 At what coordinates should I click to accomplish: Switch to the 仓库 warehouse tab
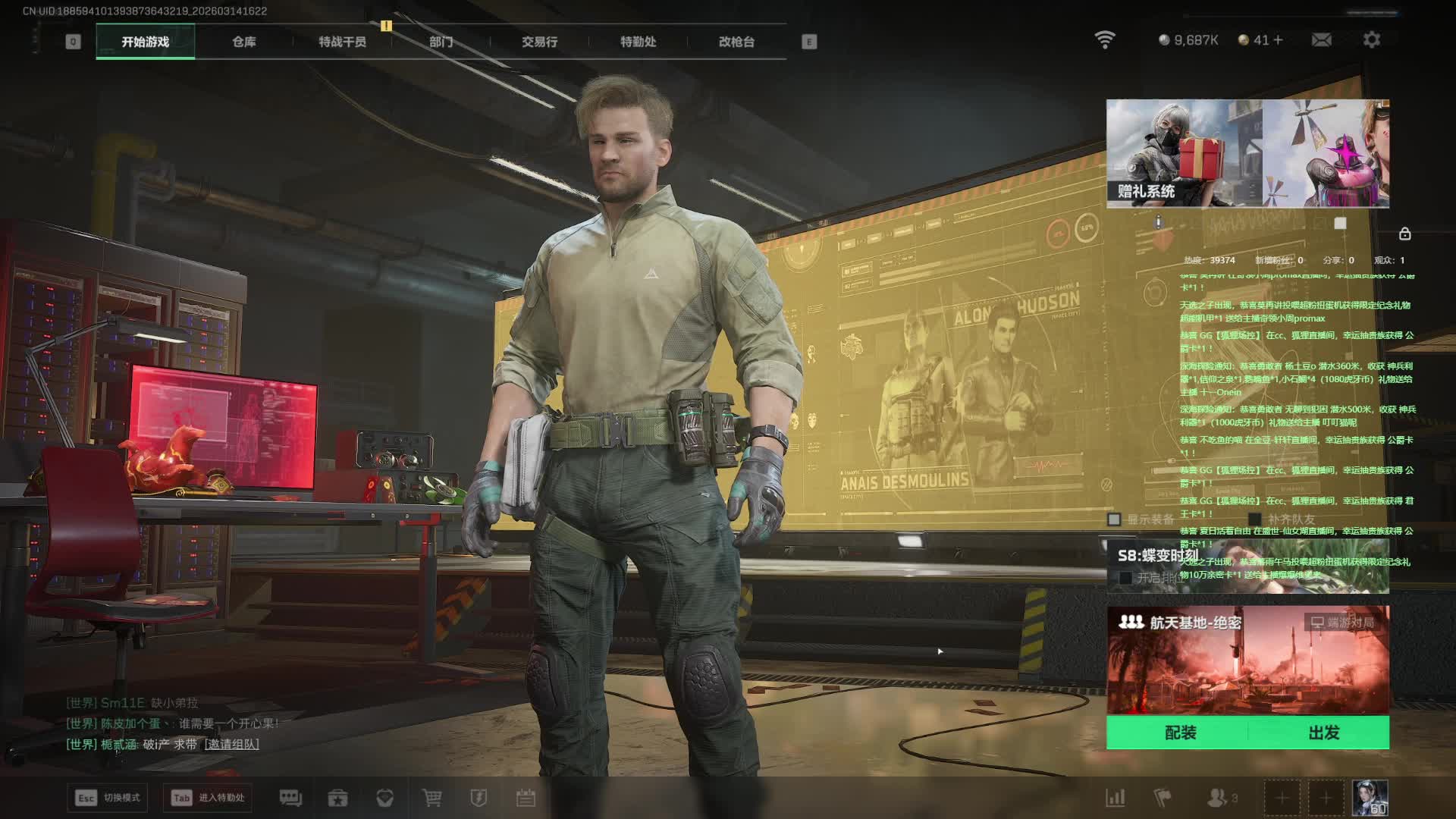pyautogui.click(x=243, y=42)
